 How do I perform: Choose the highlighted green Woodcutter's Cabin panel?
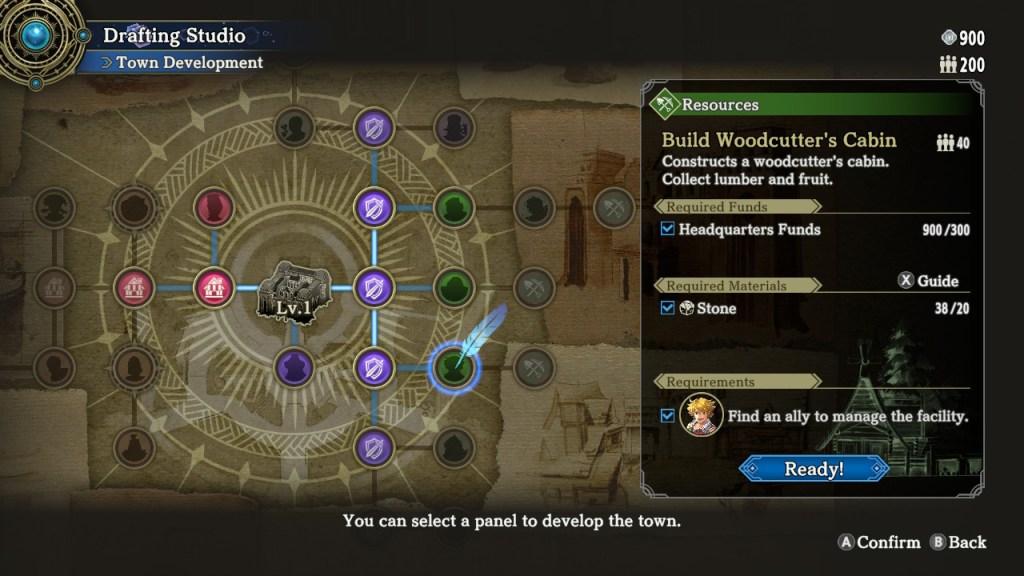click(x=454, y=367)
